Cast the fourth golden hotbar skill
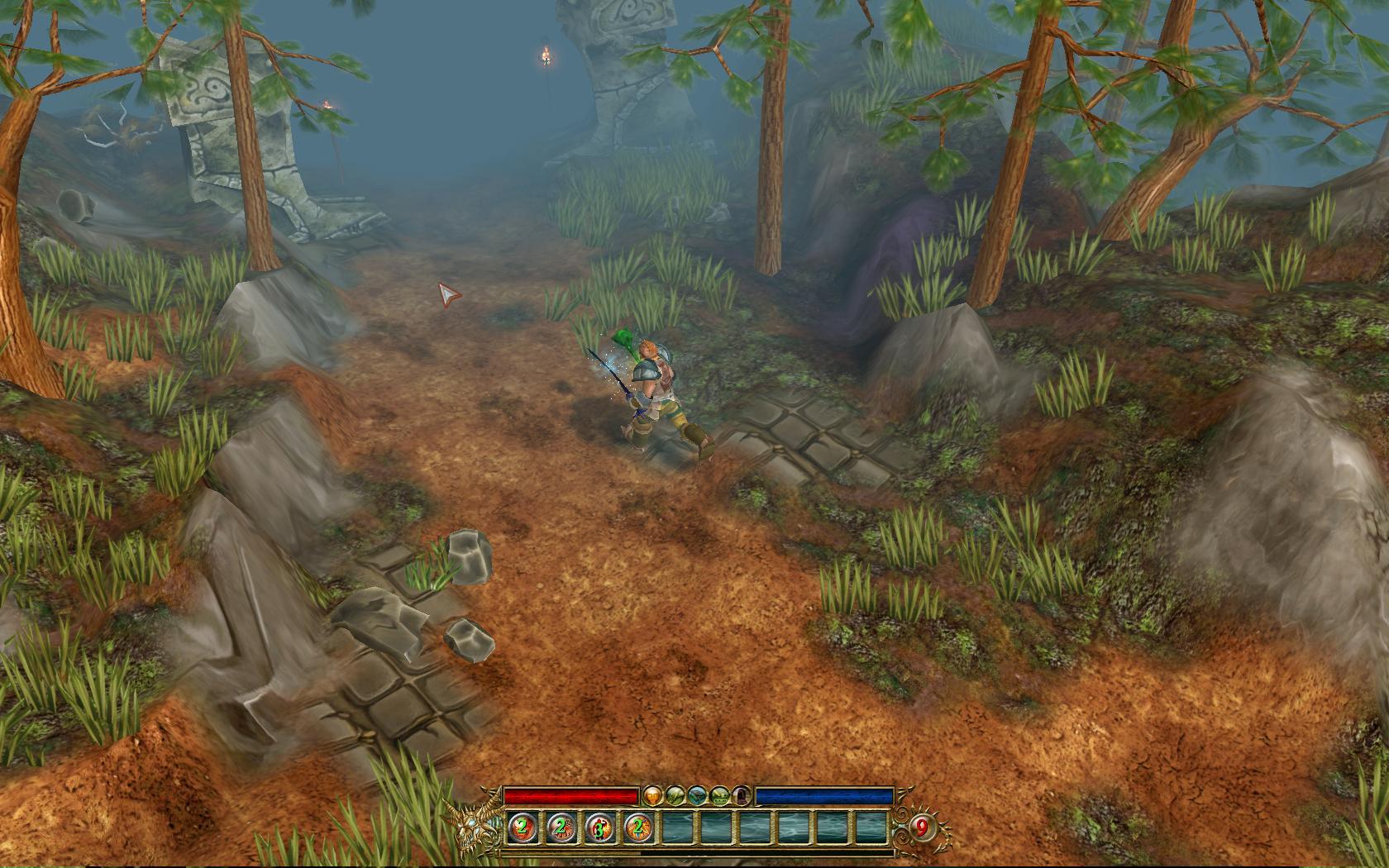1389x868 pixels. click(638, 827)
